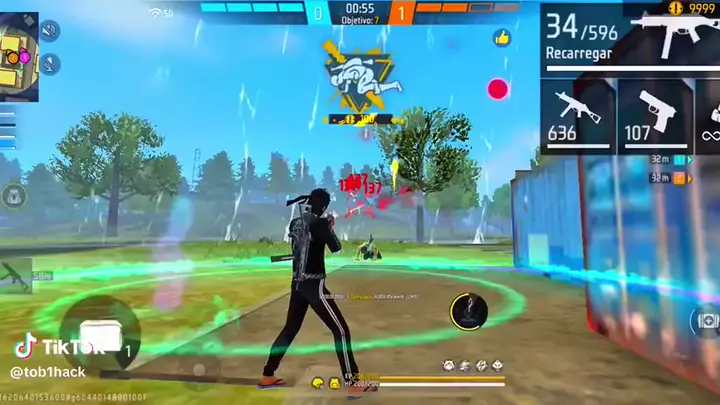720x405 pixels.
Task: Open the tob1hack TikTok profile handle
Action: click(x=48, y=372)
